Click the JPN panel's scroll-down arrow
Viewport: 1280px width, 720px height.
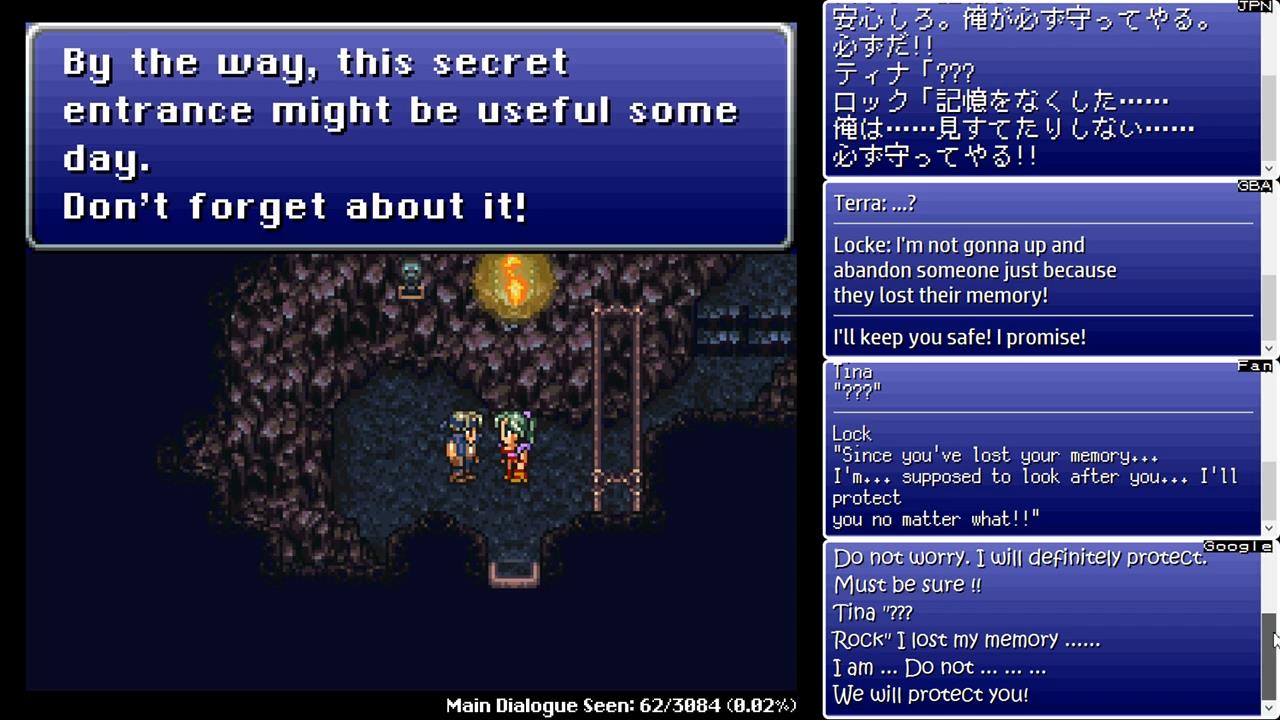point(1270,168)
